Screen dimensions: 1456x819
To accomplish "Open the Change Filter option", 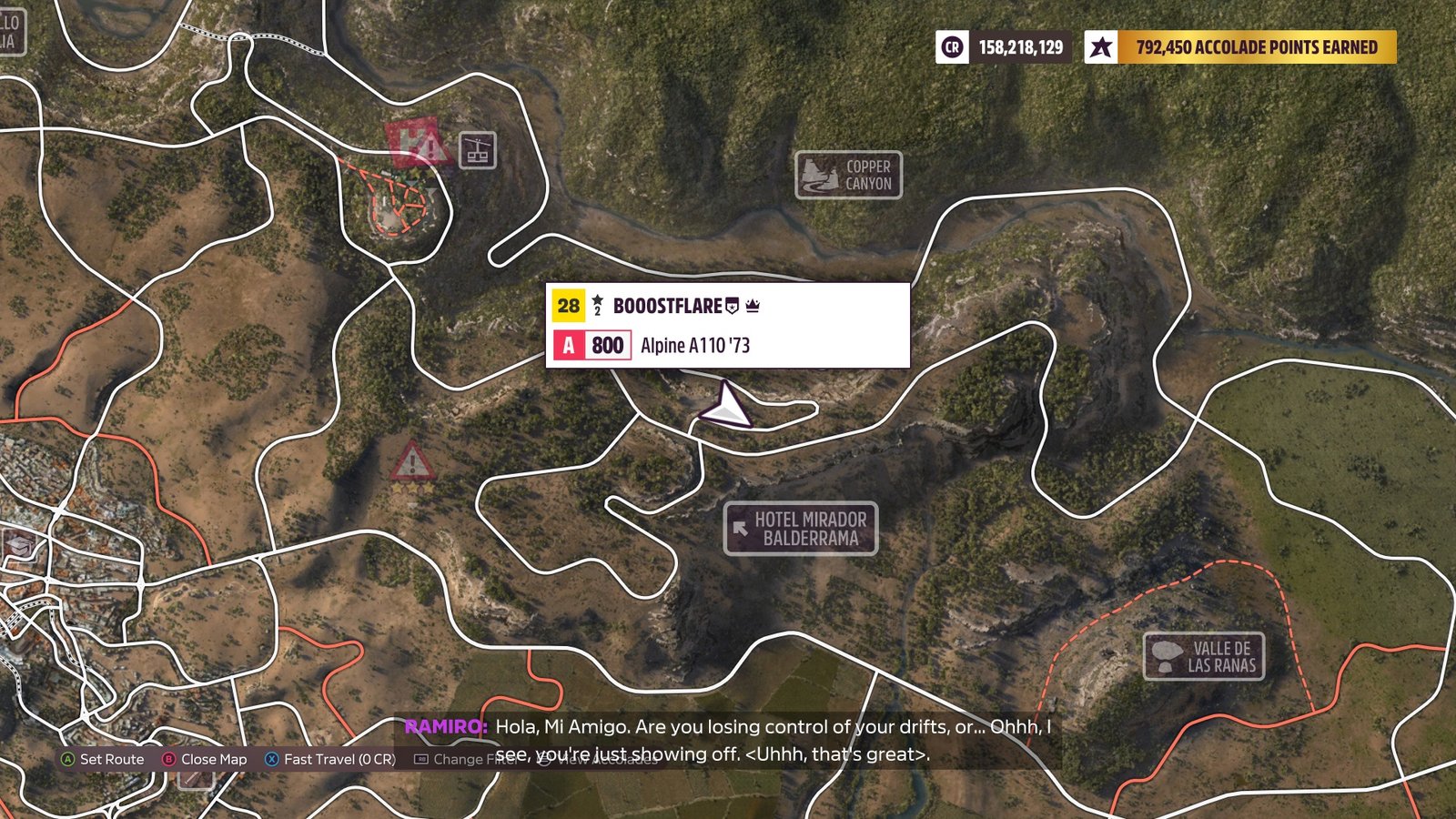I will [x=464, y=759].
